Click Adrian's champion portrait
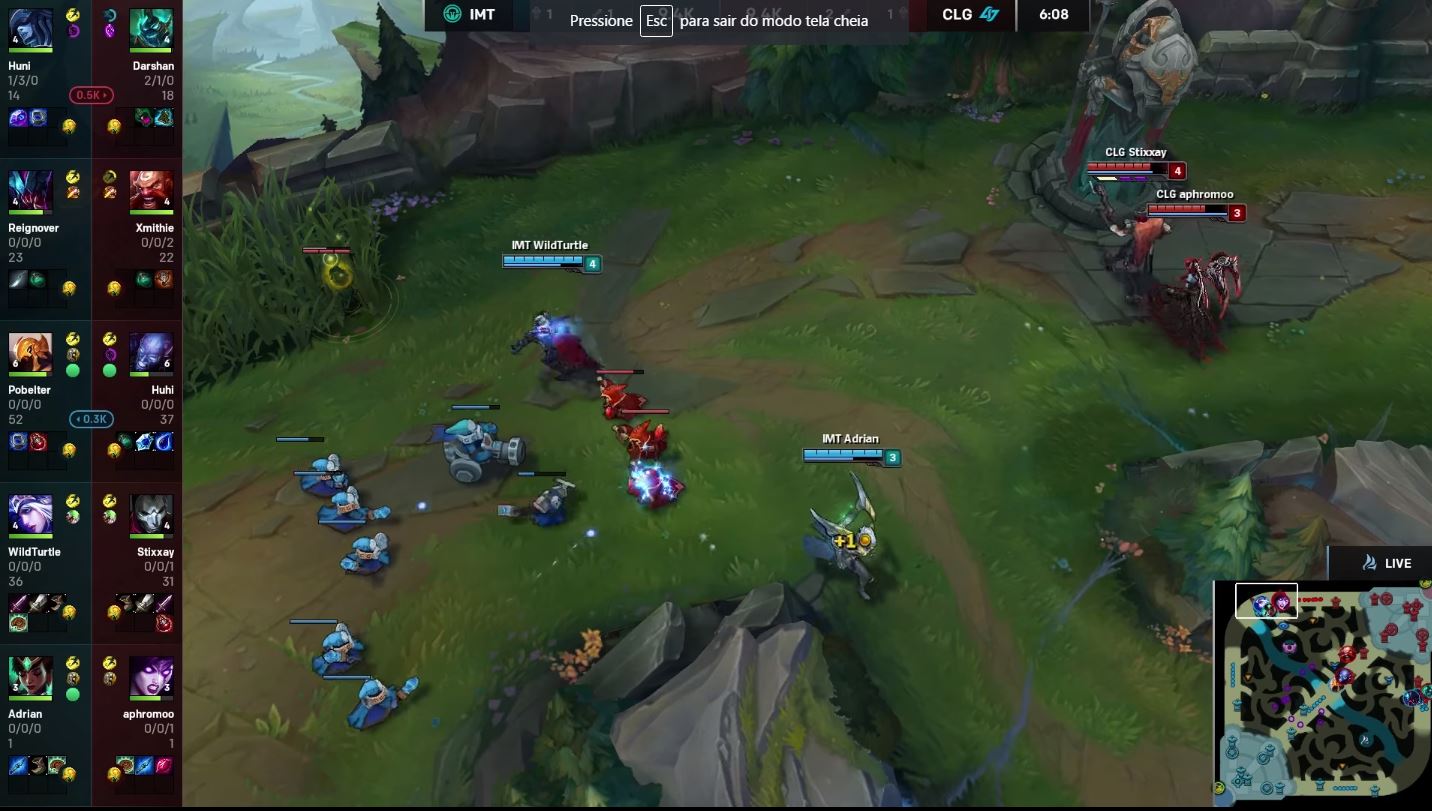1432x811 pixels. (30, 674)
